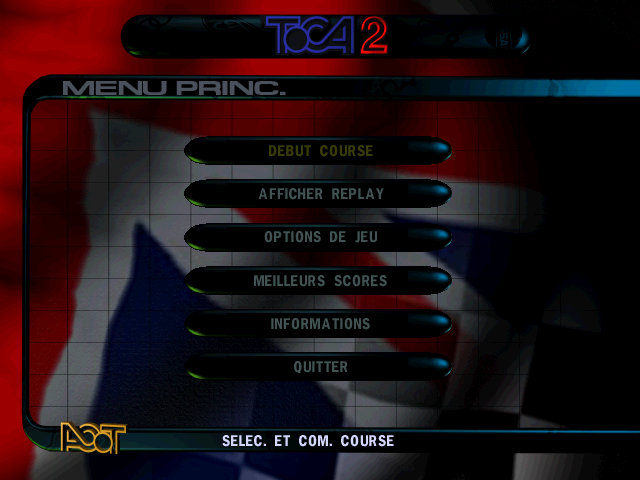
Task: Select the DEBUT COURSE menu entry
Action: coord(320,152)
